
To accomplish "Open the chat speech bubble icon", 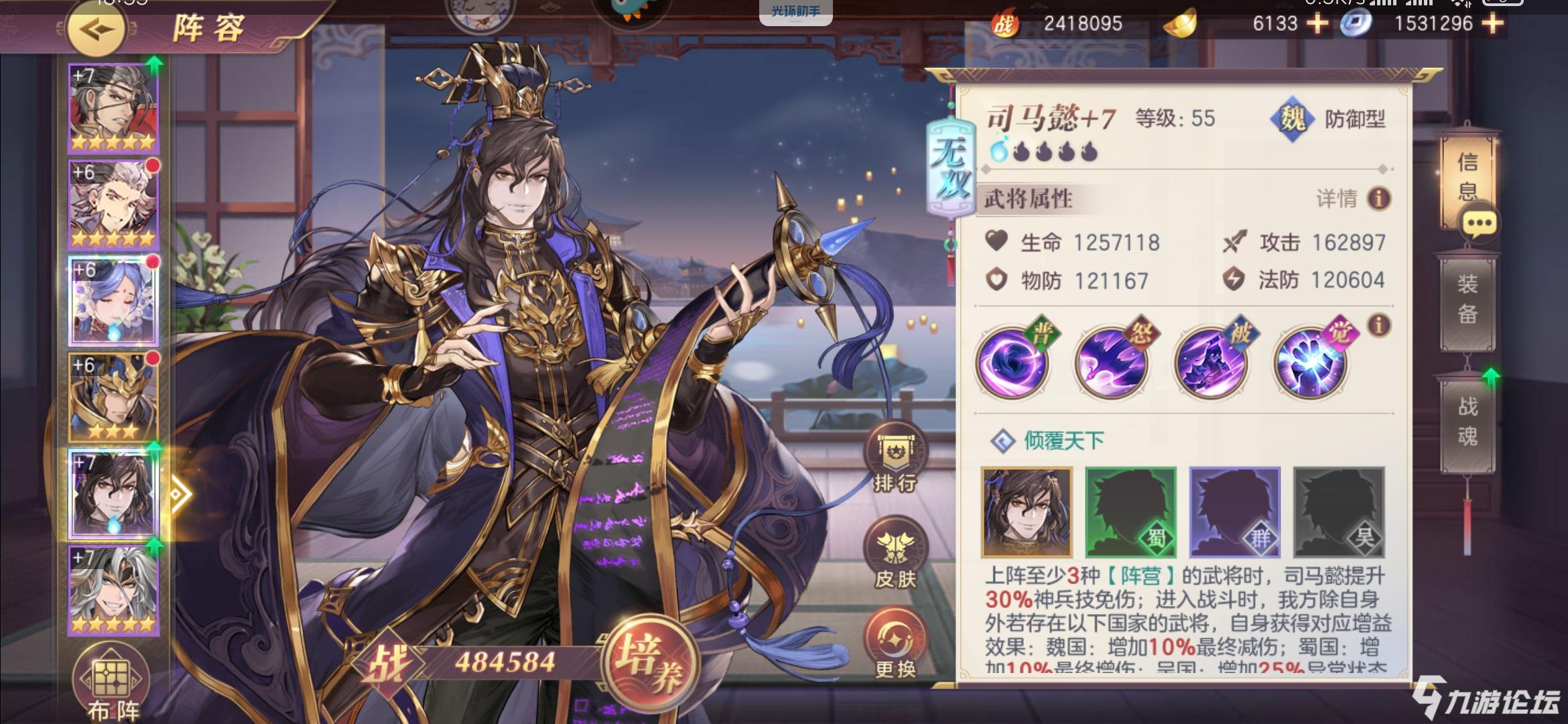I will coord(1480,224).
